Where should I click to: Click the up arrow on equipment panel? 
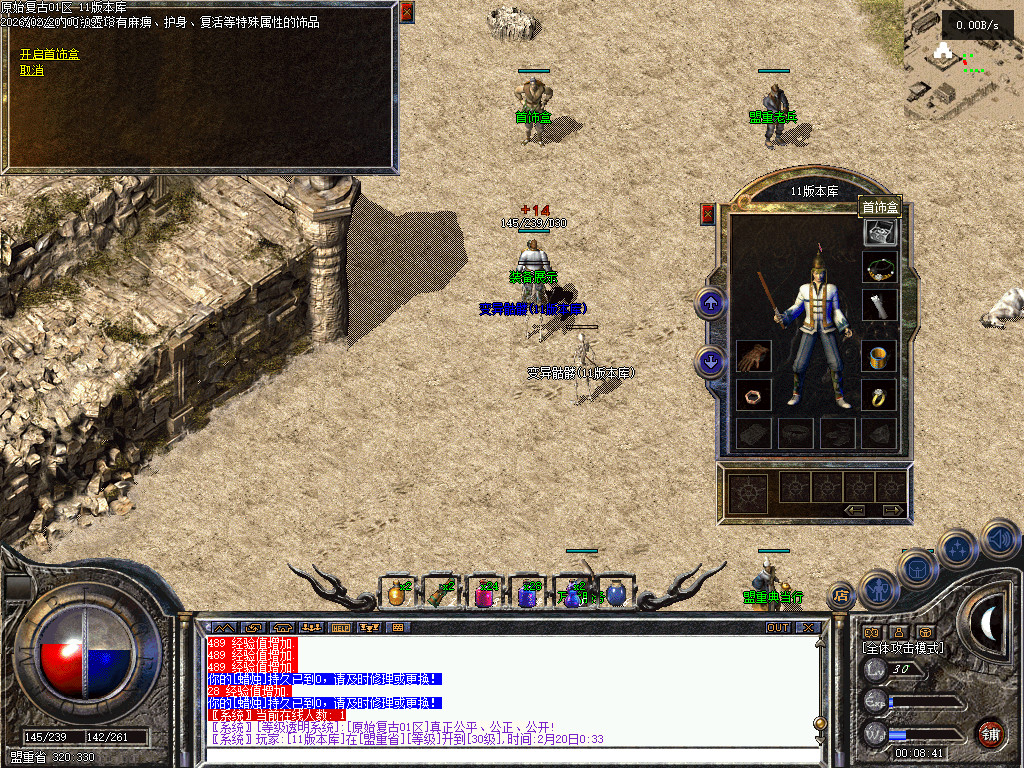click(711, 302)
